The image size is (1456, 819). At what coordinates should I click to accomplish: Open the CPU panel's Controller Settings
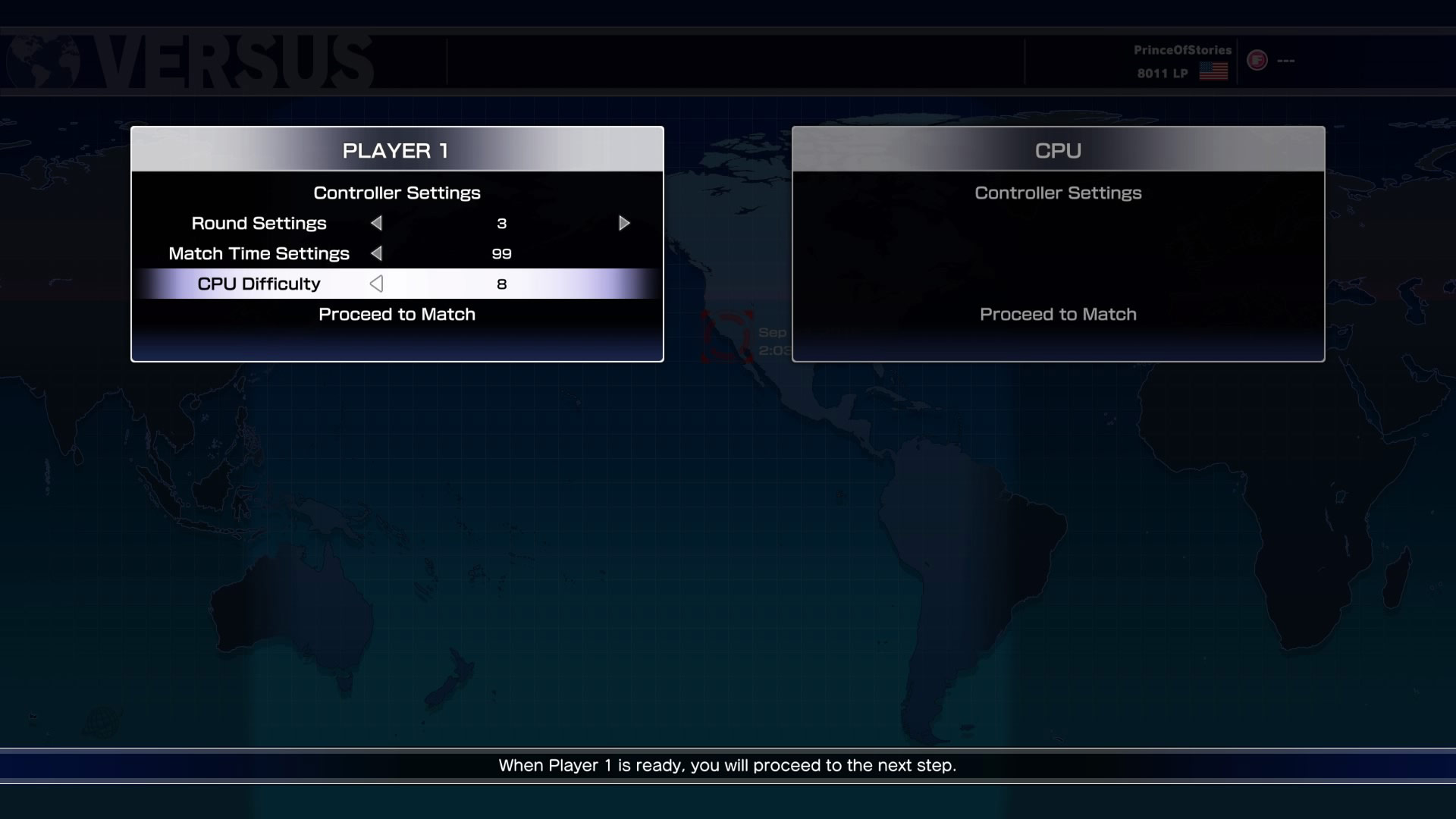(x=1058, y=193)
